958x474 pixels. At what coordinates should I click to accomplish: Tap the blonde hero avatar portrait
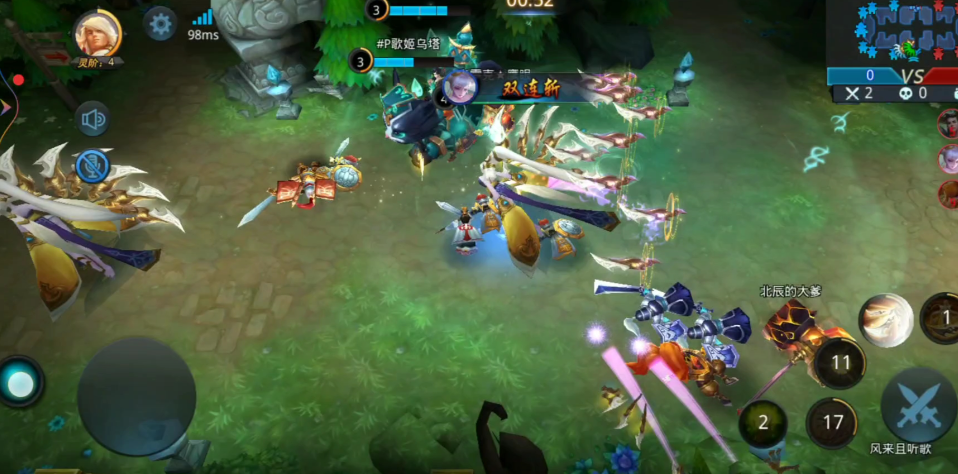tap(97, 33)
